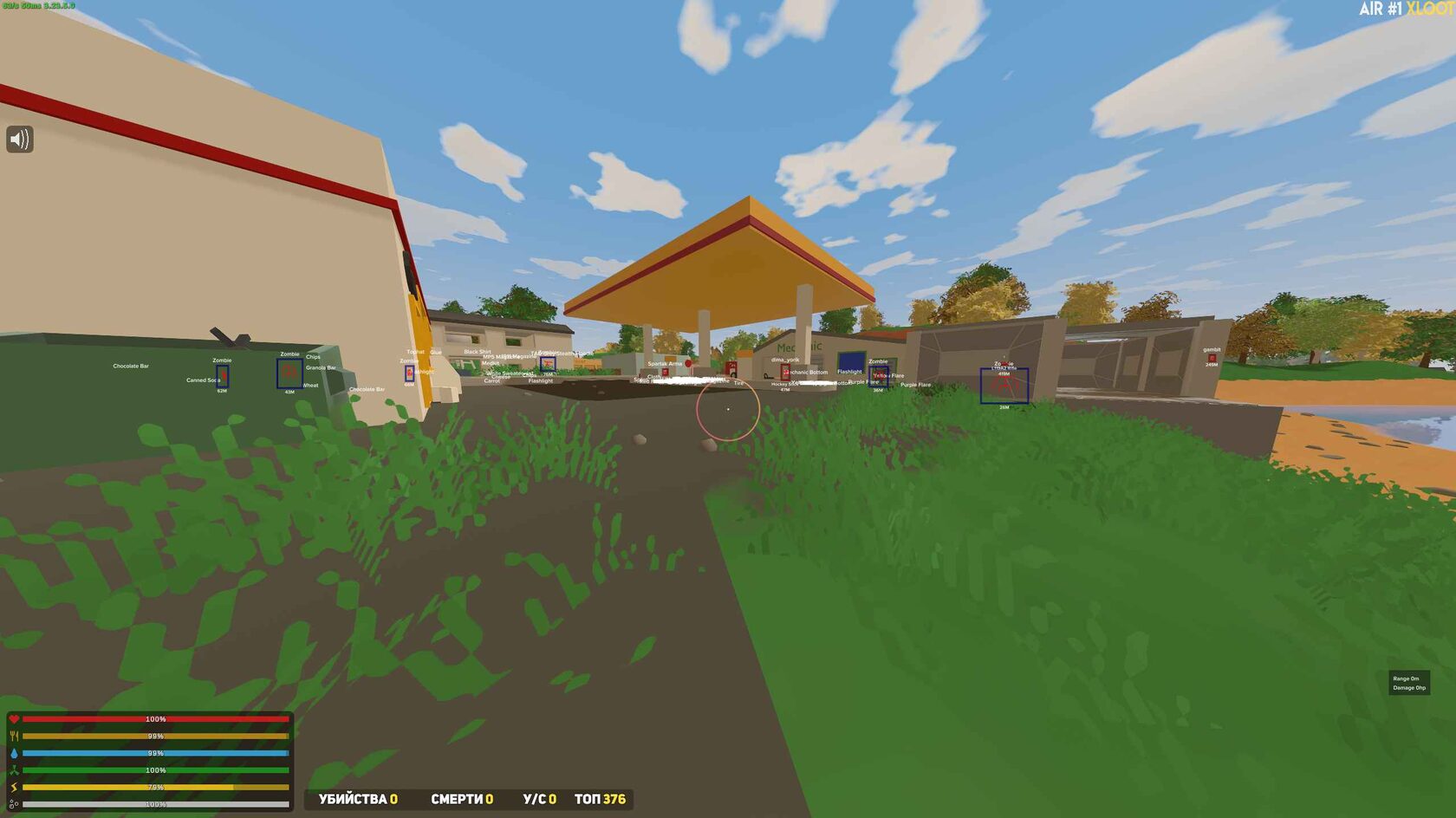Viewport: 1456px width, 818px height.
Task: Toggle the Zombie ESP box near Canned Soda
Action: (x=224, y=377)
